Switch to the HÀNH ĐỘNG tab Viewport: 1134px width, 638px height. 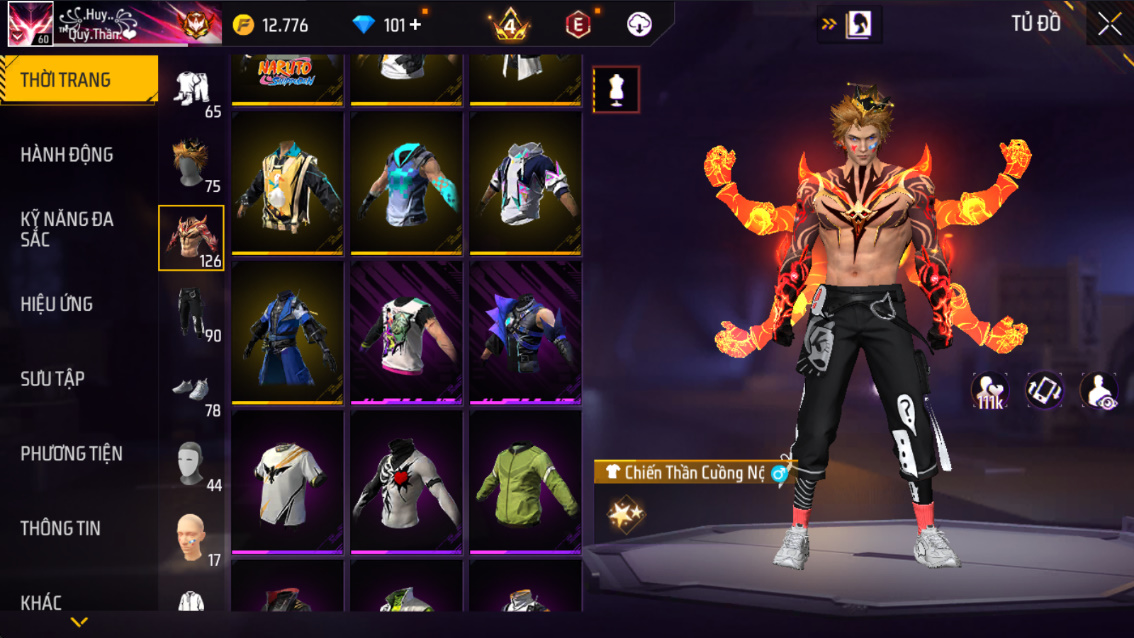(x=67, y=155)
